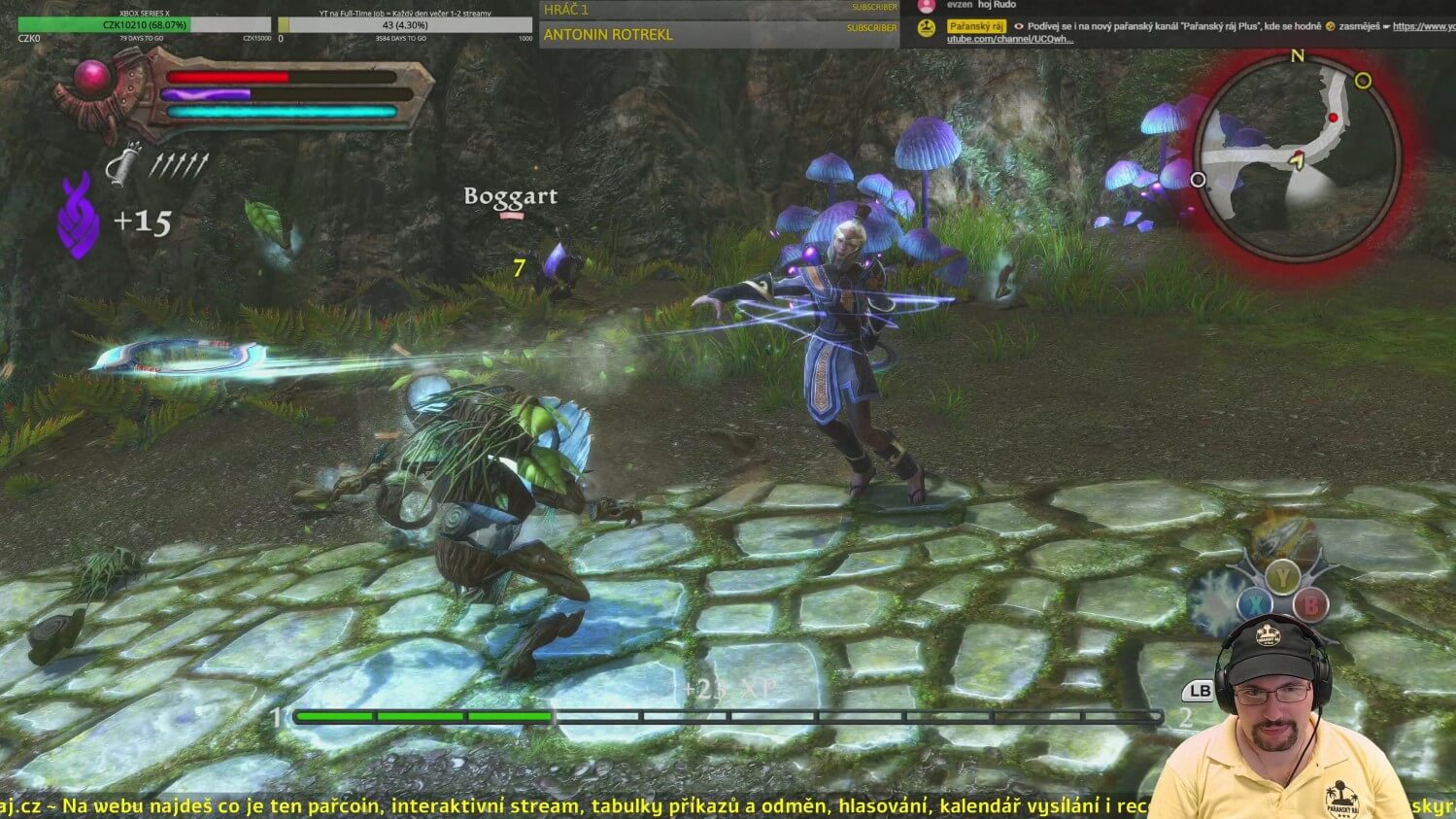This screenshot has width=1456, height=819.
Task: Activate the orange ability icon above Y
Action: pyautogui.click(x=1282, y=535)
